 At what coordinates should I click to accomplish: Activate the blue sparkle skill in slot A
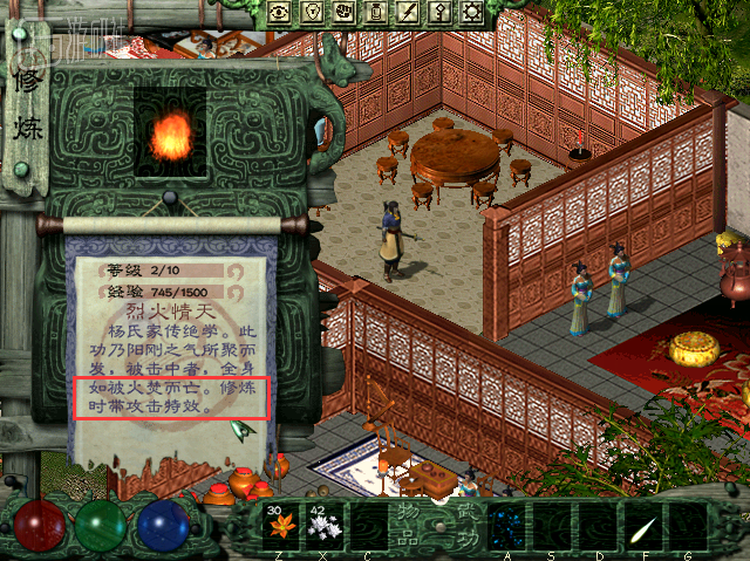[x=507, y=525]
